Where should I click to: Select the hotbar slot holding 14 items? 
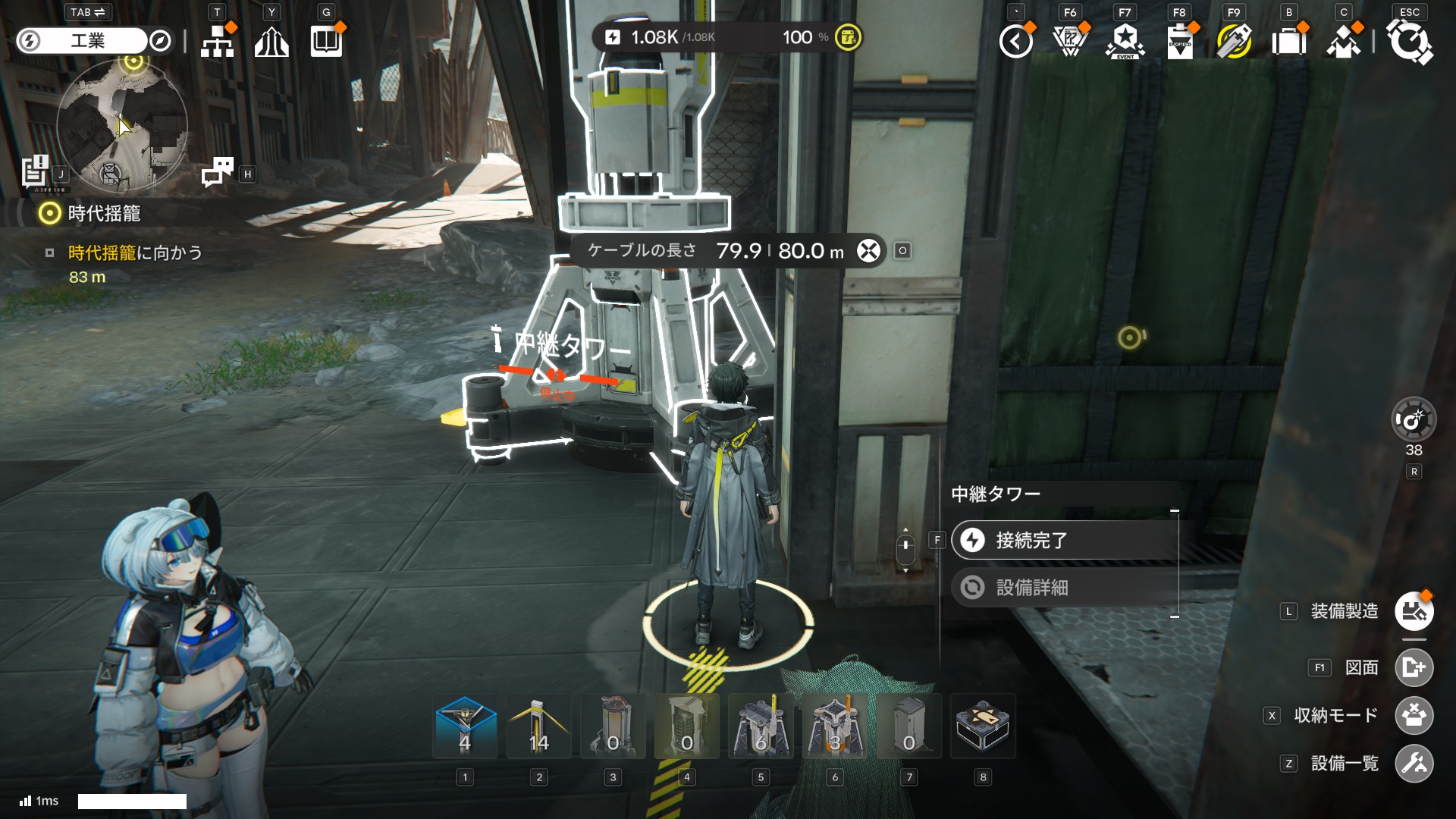click(538, 726)
